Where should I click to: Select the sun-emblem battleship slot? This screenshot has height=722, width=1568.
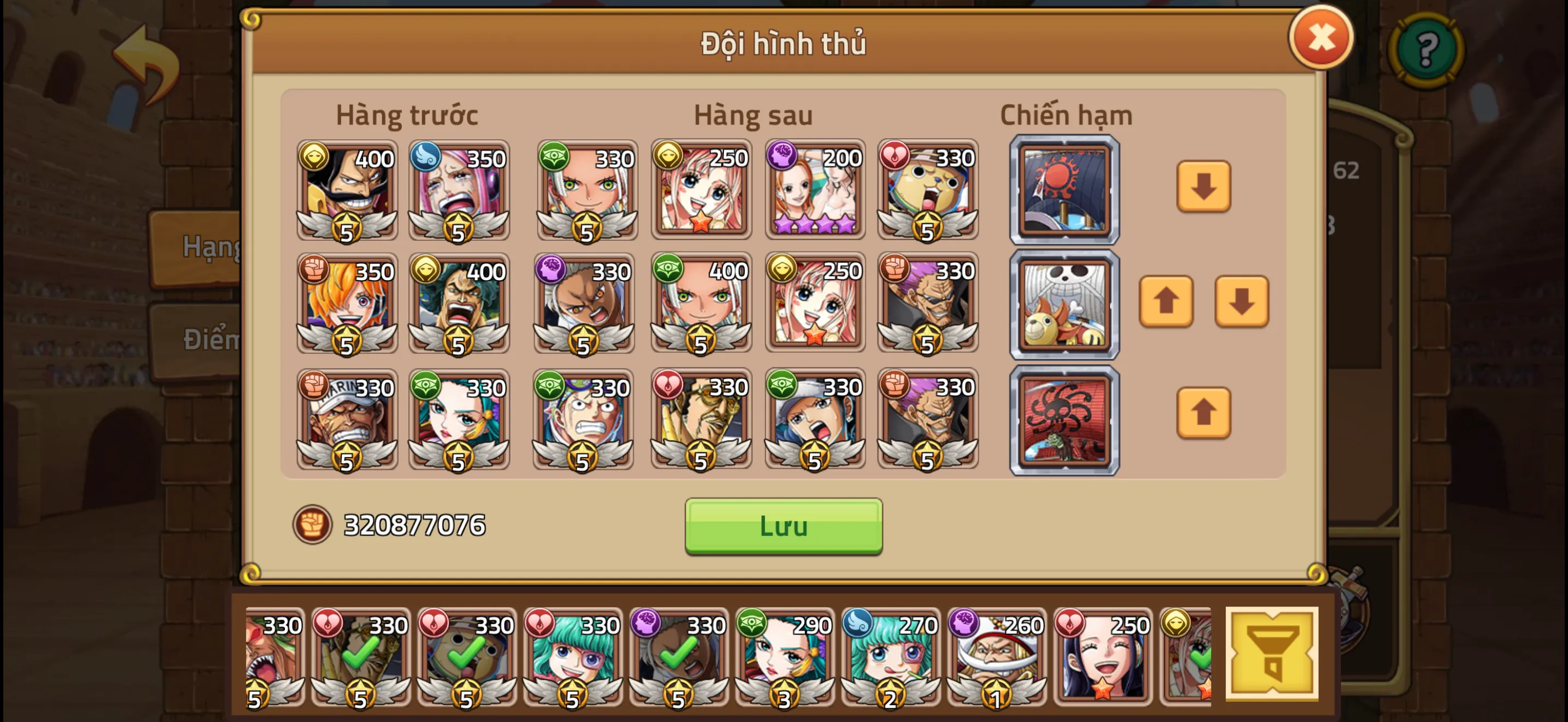(x=1064, y=190)
